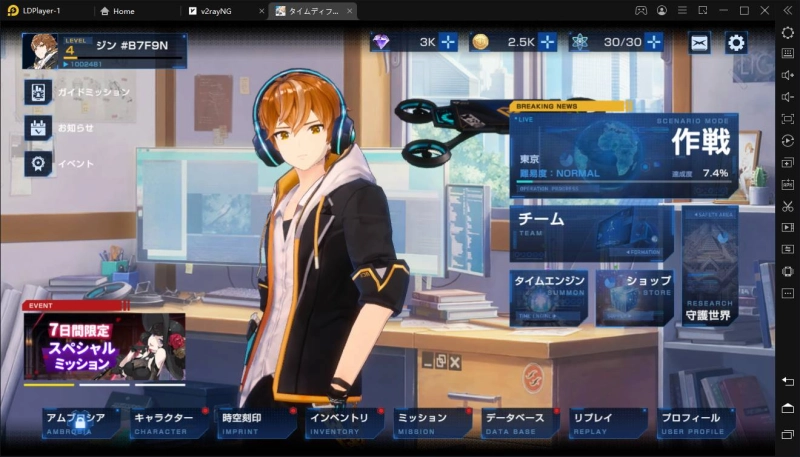Open the mailbox envelope icon
This screenshot has width=800, height=457.
click(699, 42)
